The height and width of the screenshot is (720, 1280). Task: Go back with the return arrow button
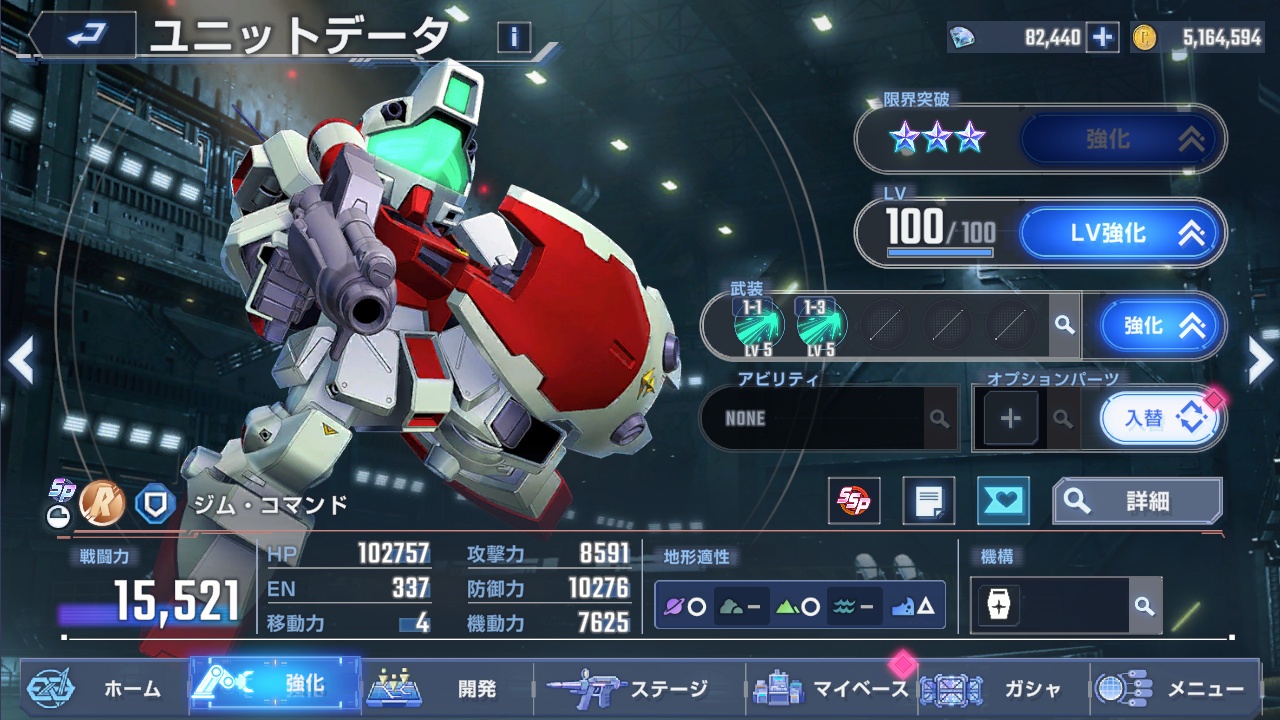point(84,36)
